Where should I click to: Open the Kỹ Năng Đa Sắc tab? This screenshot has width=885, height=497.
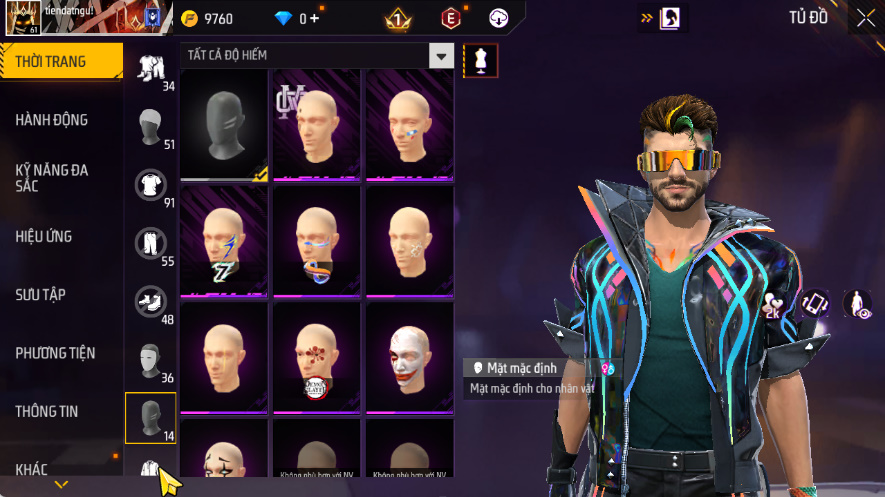click(52, 178)
